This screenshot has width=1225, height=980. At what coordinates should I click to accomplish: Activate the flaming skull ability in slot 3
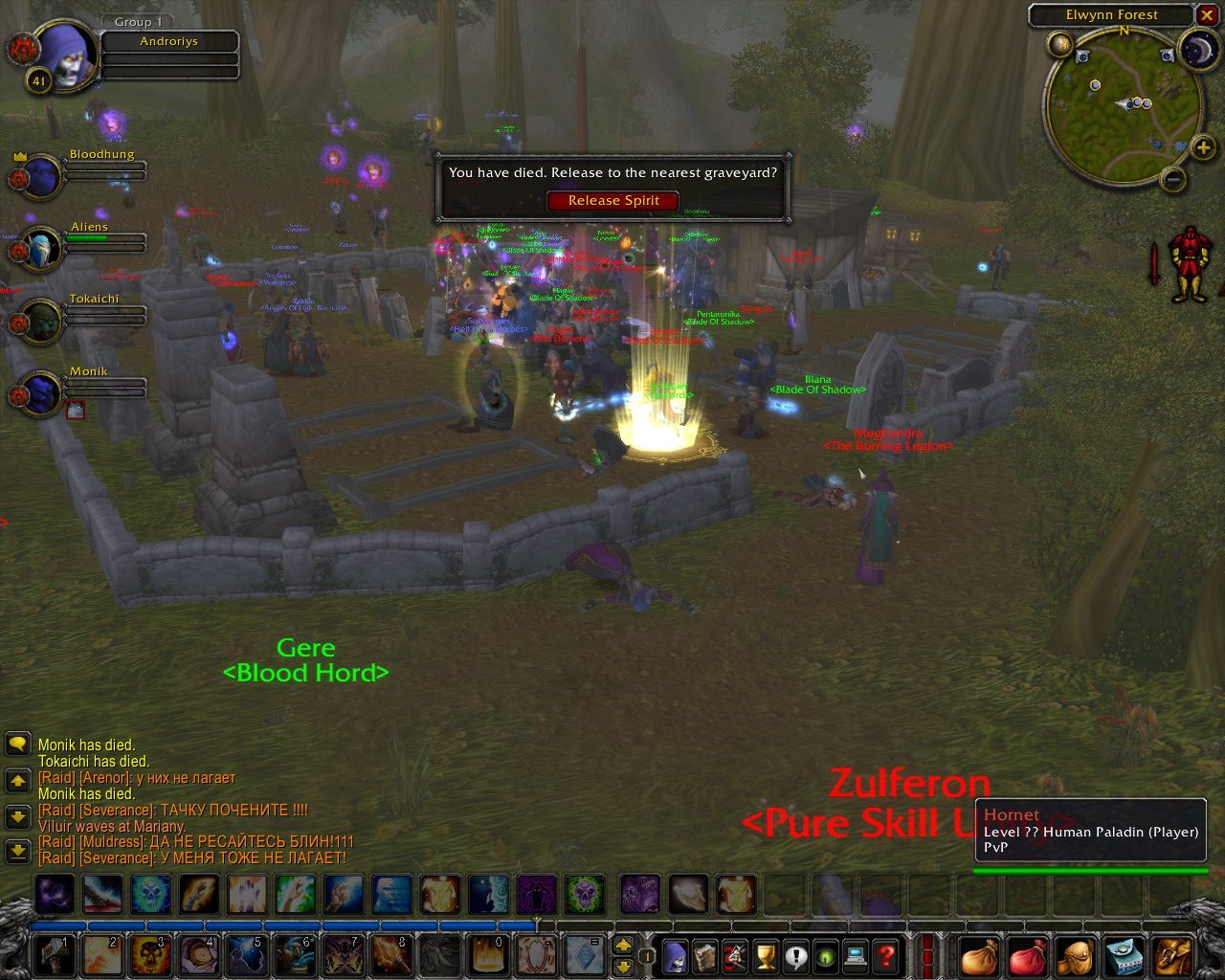151,955
